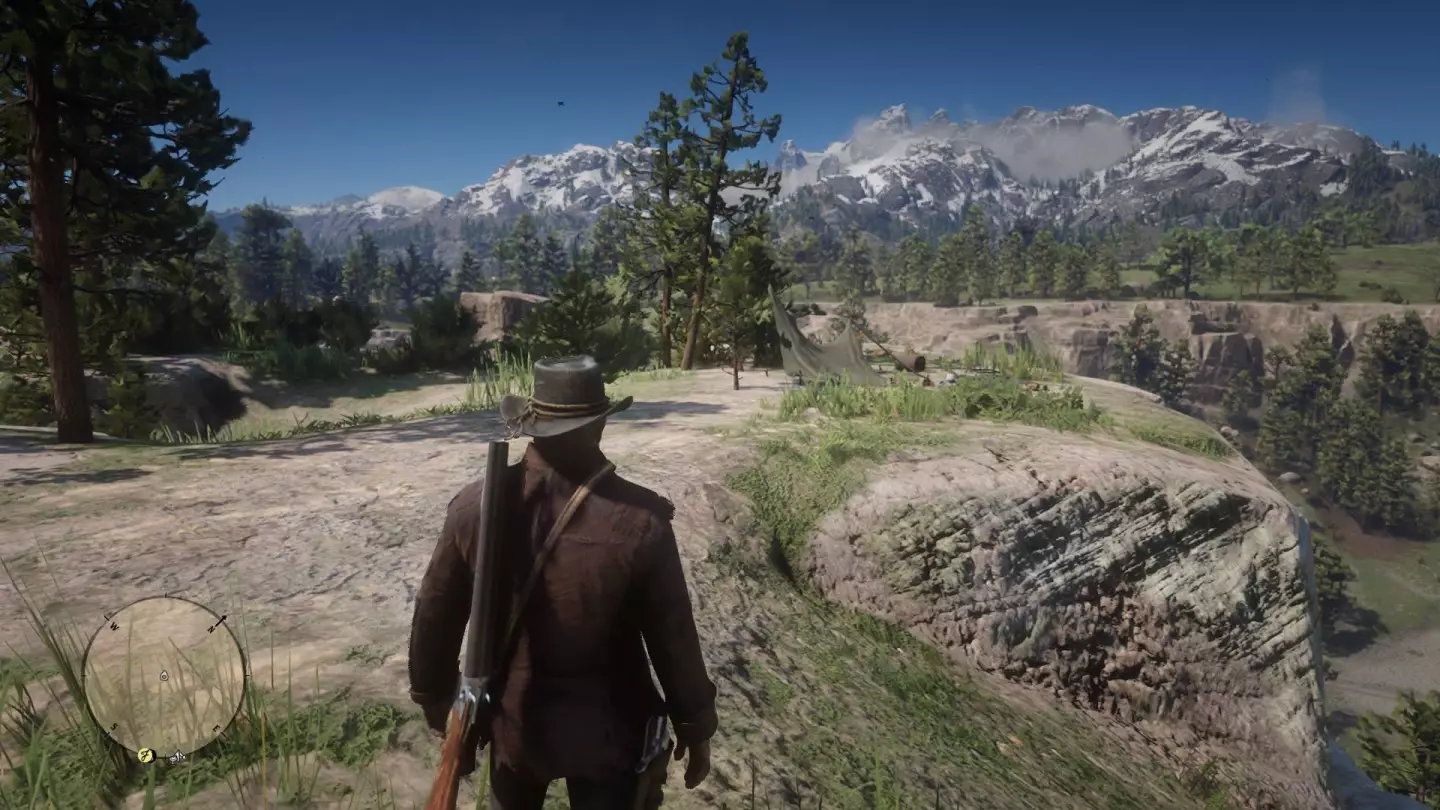Click the yellow money icon on the minimap

(145, 754)
